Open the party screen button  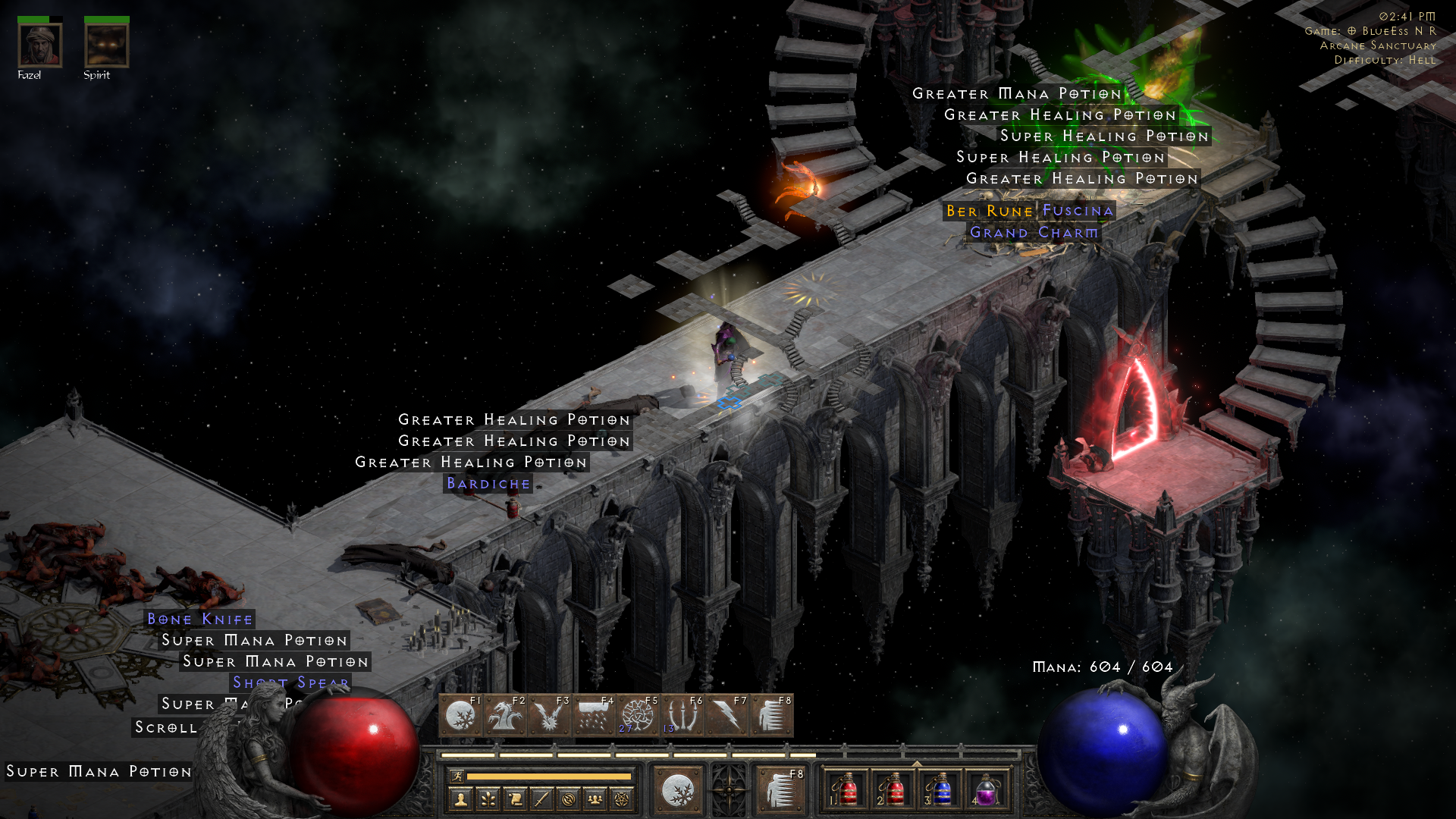pos(595,799)
